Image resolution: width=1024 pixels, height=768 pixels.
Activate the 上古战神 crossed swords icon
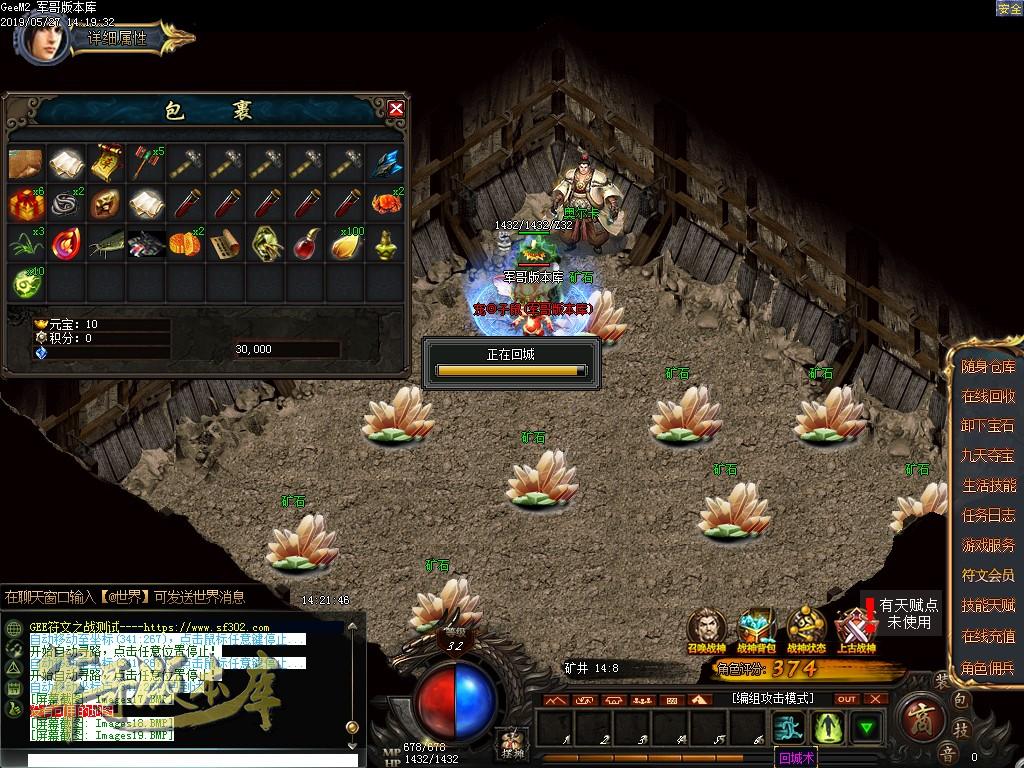pyautogui.click(x=855, y=630)
